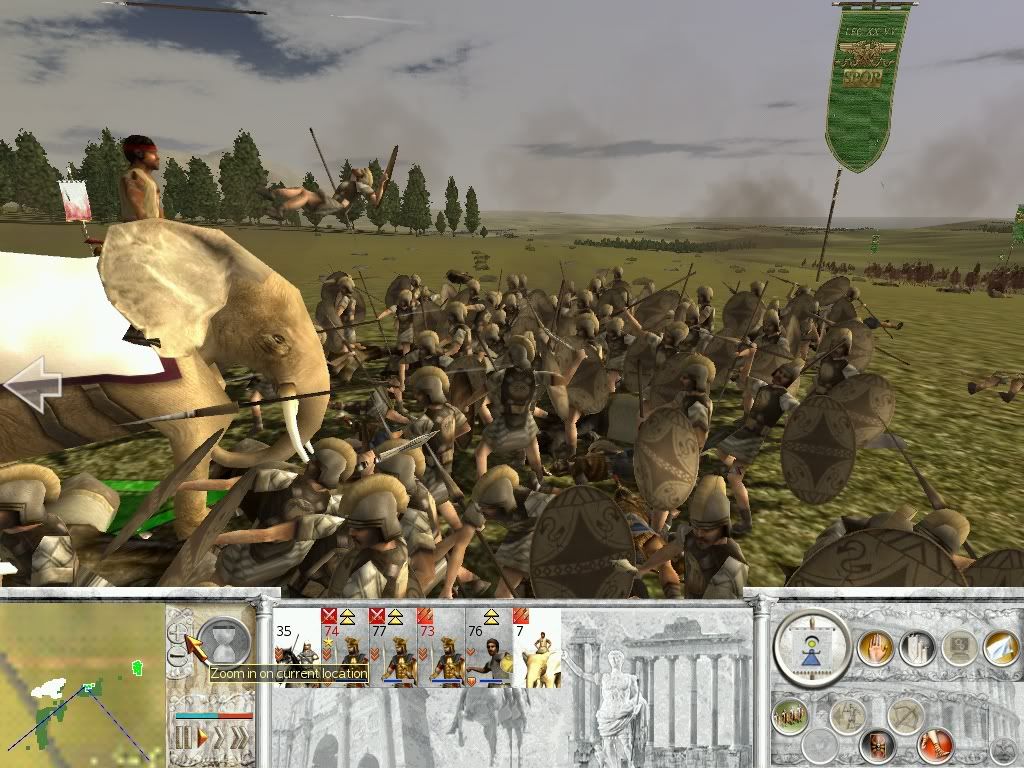Click the hourglass button

point(223,642)
